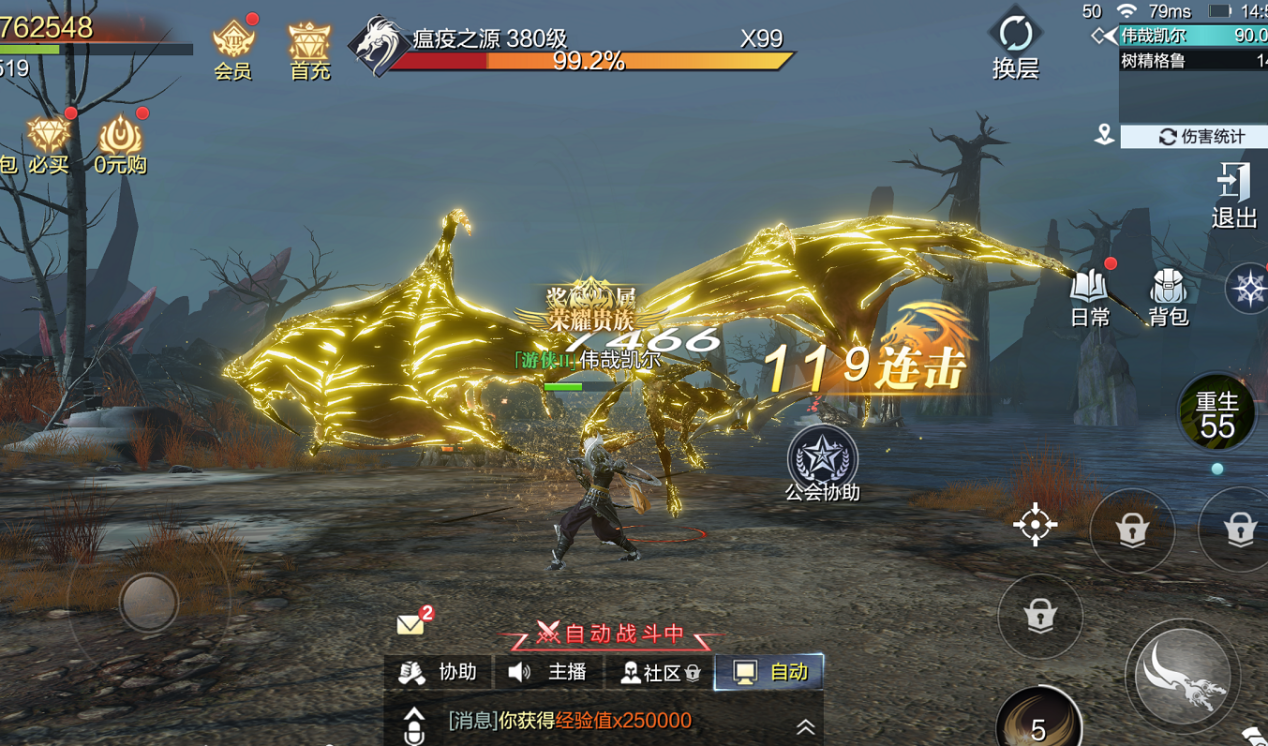Open the 主播 streamer tab
This screenshot has height=746, width=1268.
click(x=548, y=672)
